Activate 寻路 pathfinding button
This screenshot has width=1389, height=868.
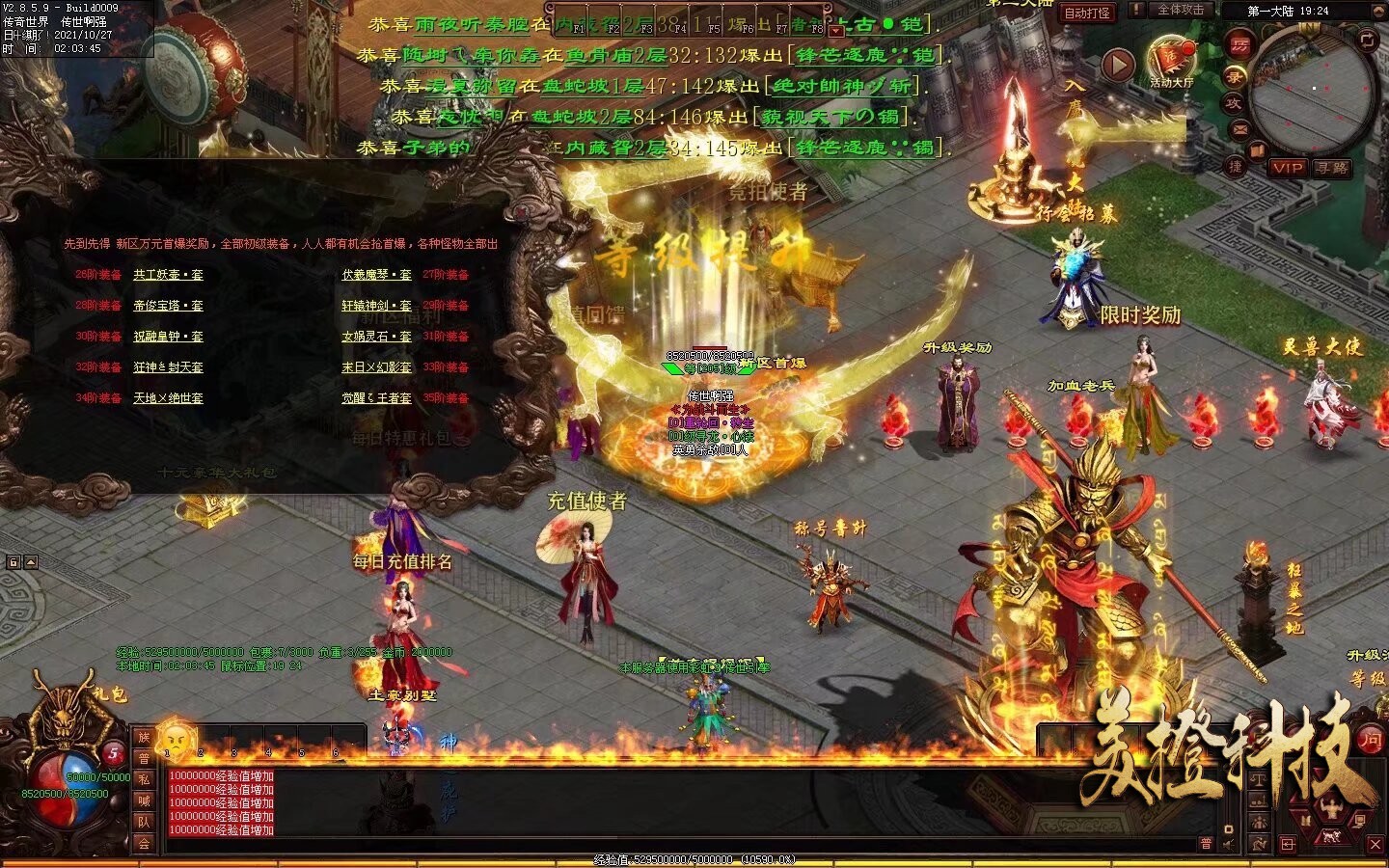pyautogui.click(x=1331, y=168)
